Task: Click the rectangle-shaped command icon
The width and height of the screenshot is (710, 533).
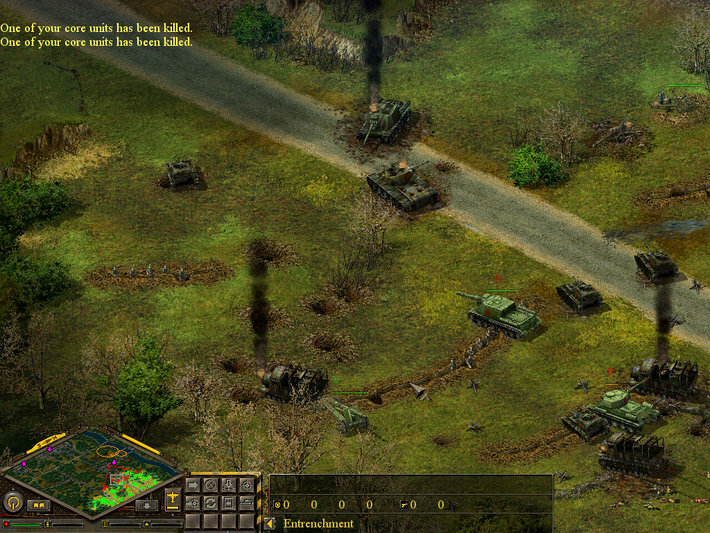Action: 229,503
